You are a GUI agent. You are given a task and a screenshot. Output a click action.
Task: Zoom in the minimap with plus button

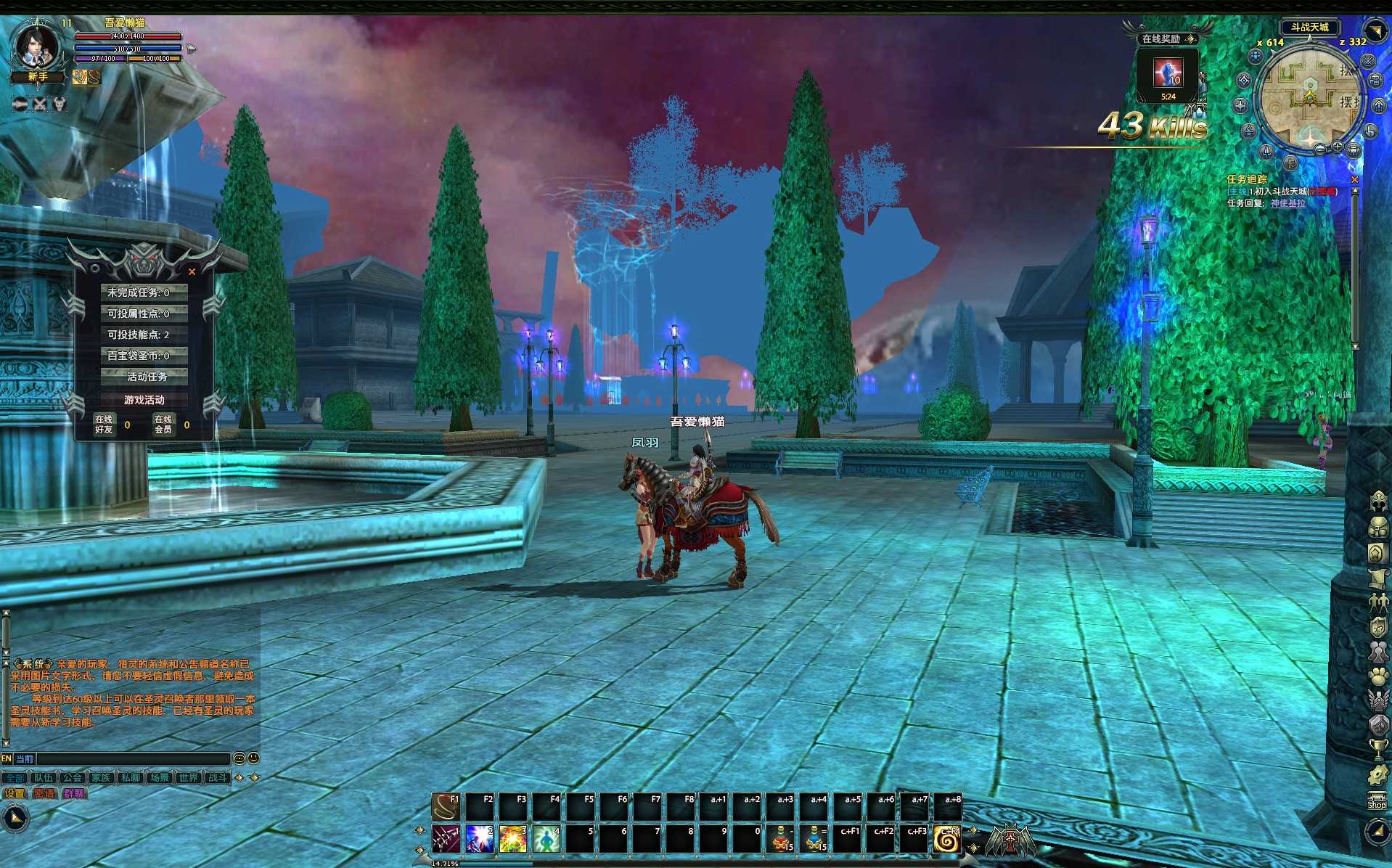(x=1337, y=147)
